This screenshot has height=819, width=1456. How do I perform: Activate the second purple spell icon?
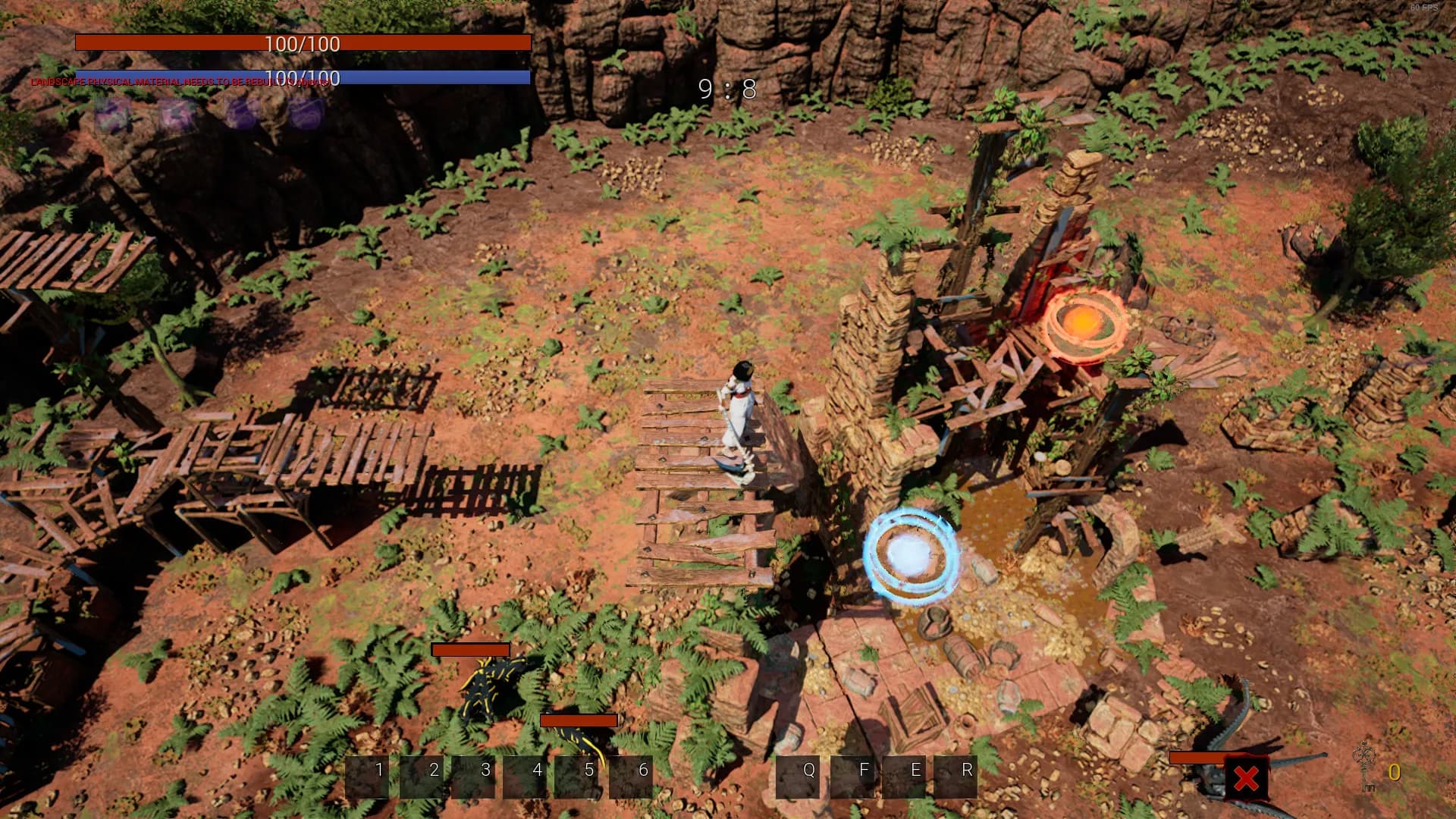pos(177,114)
